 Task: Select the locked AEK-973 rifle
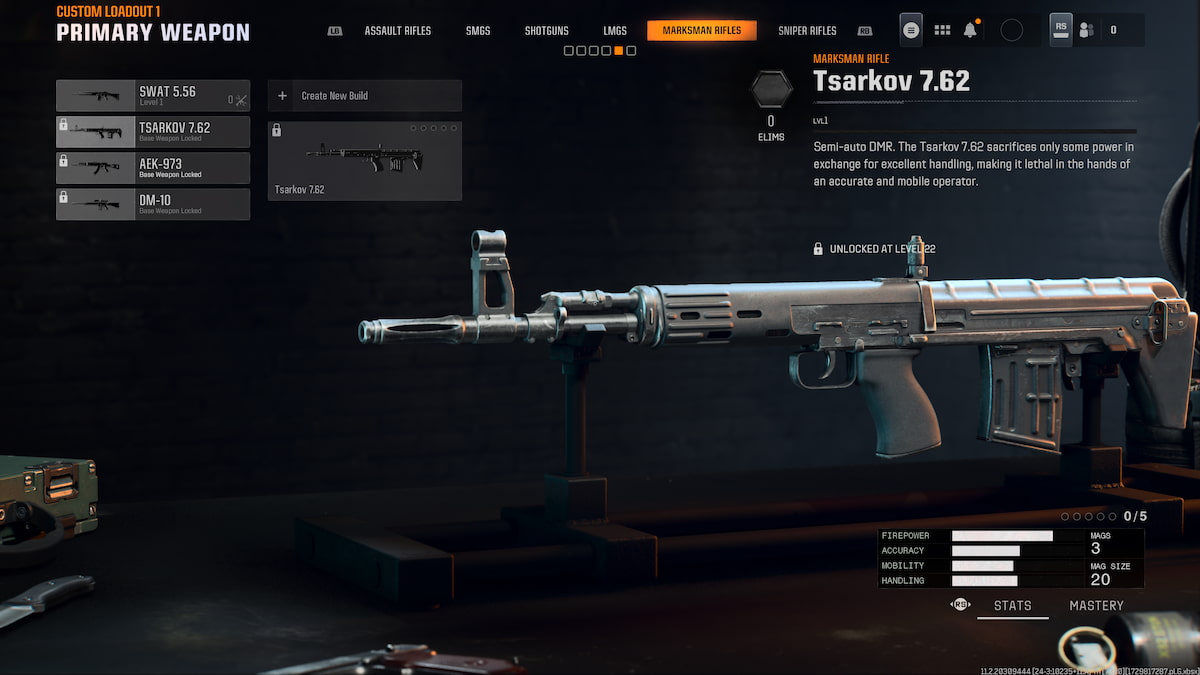point(153,168)
